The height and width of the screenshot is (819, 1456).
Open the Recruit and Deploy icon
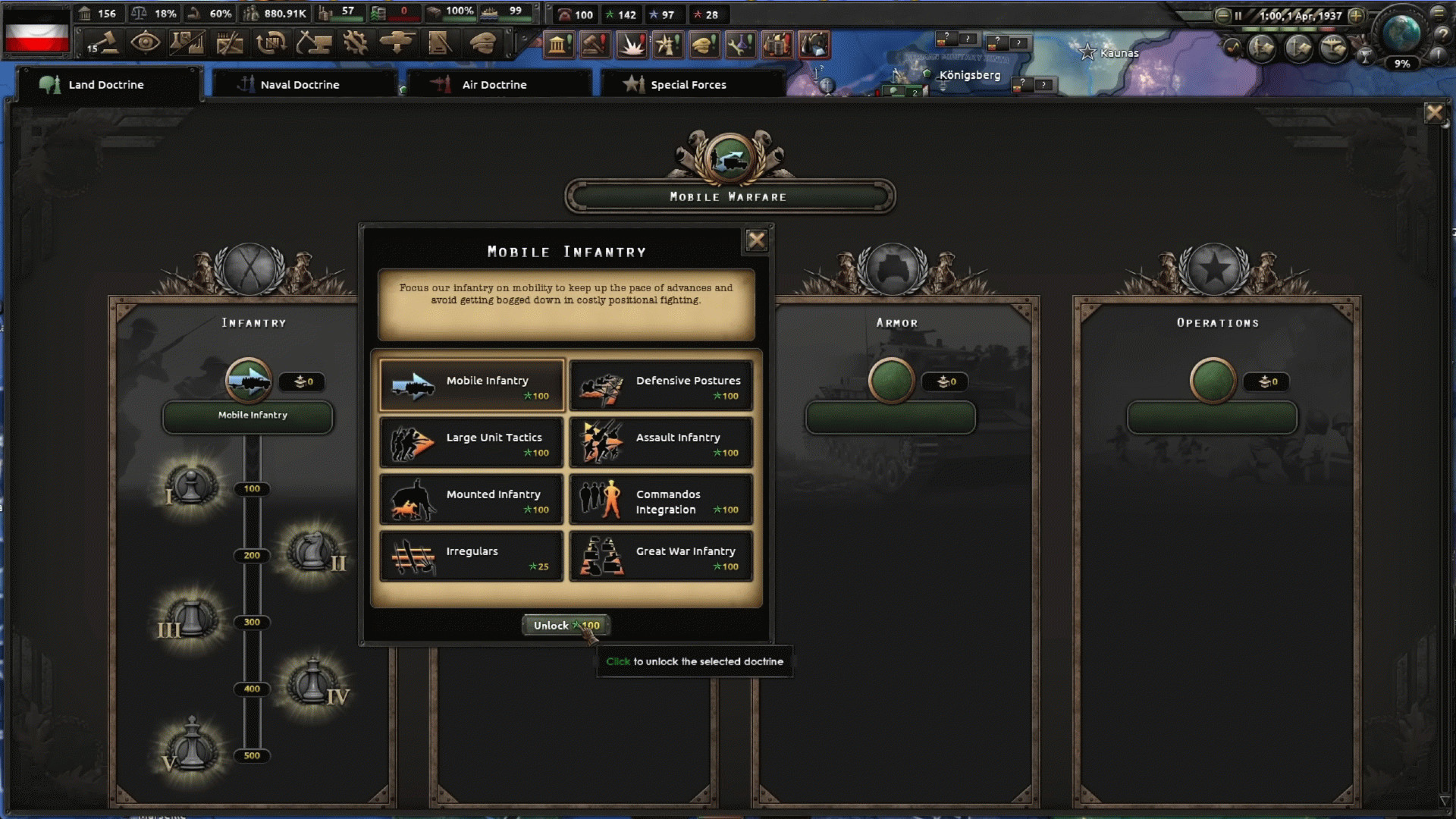[395, 43]
